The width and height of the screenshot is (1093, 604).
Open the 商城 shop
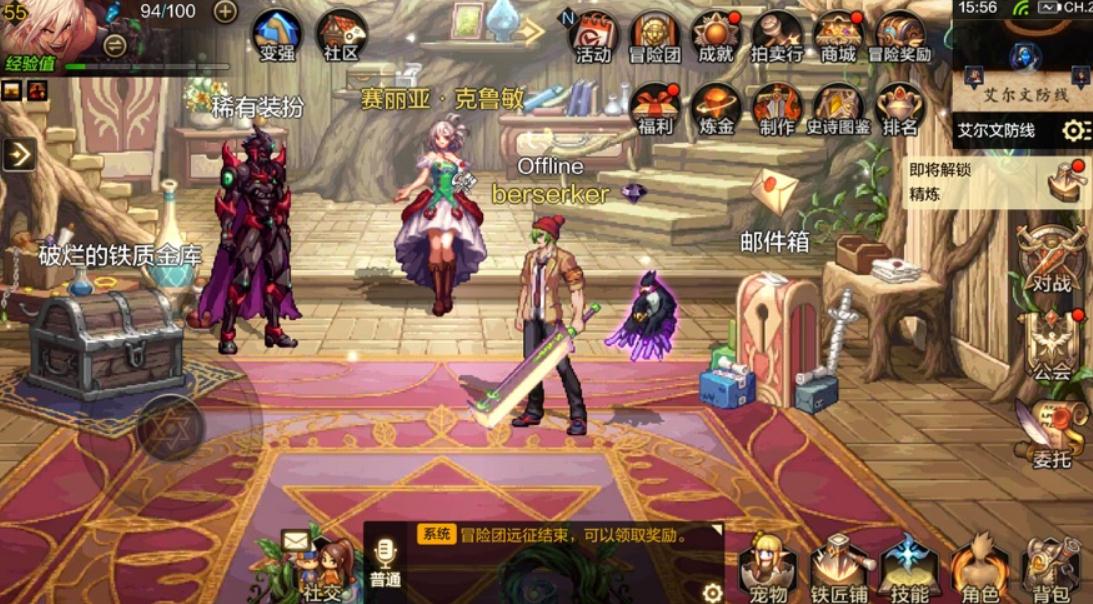[x=838, y=37]
